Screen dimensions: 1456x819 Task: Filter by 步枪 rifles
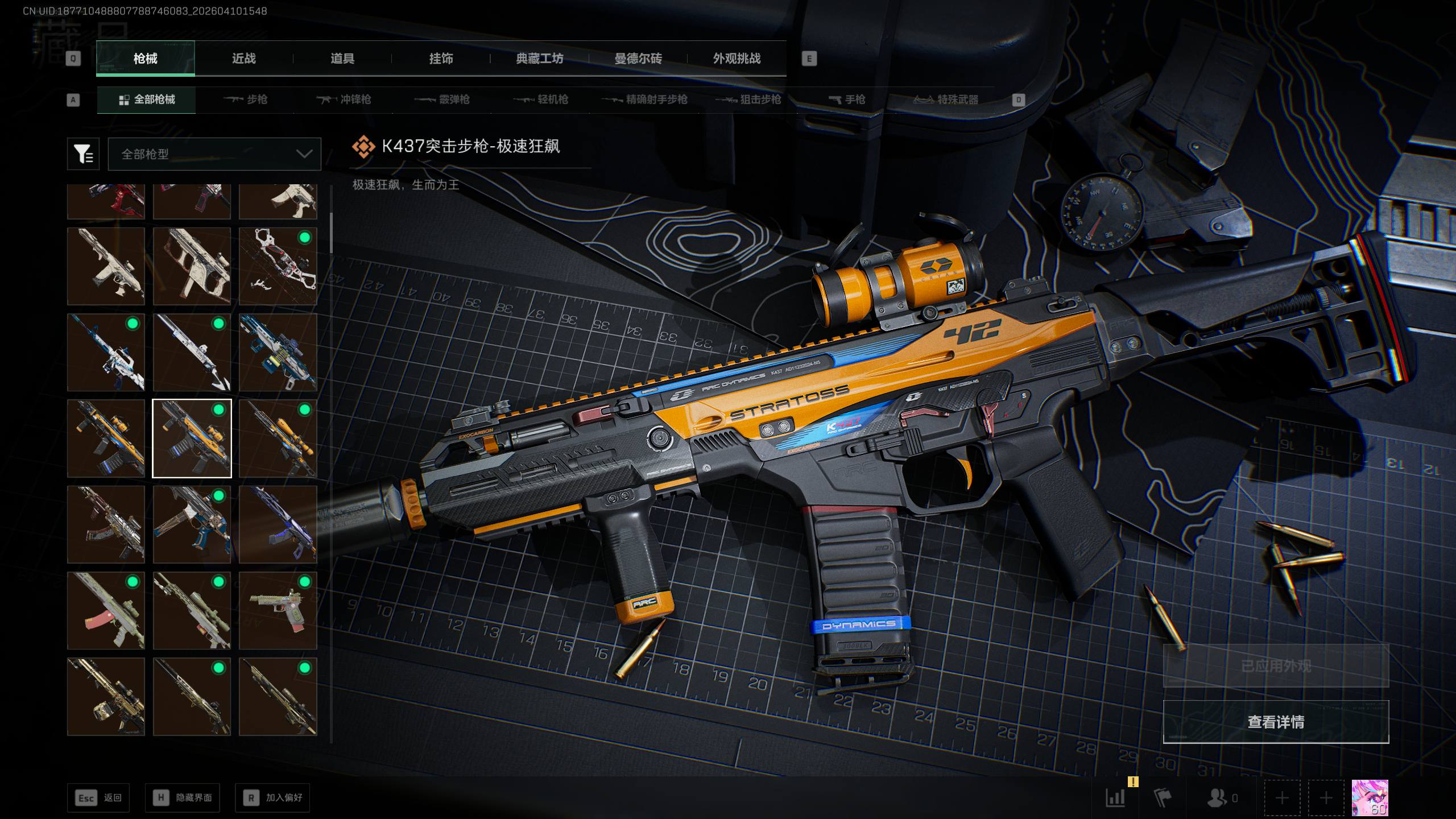coord(246,100)
